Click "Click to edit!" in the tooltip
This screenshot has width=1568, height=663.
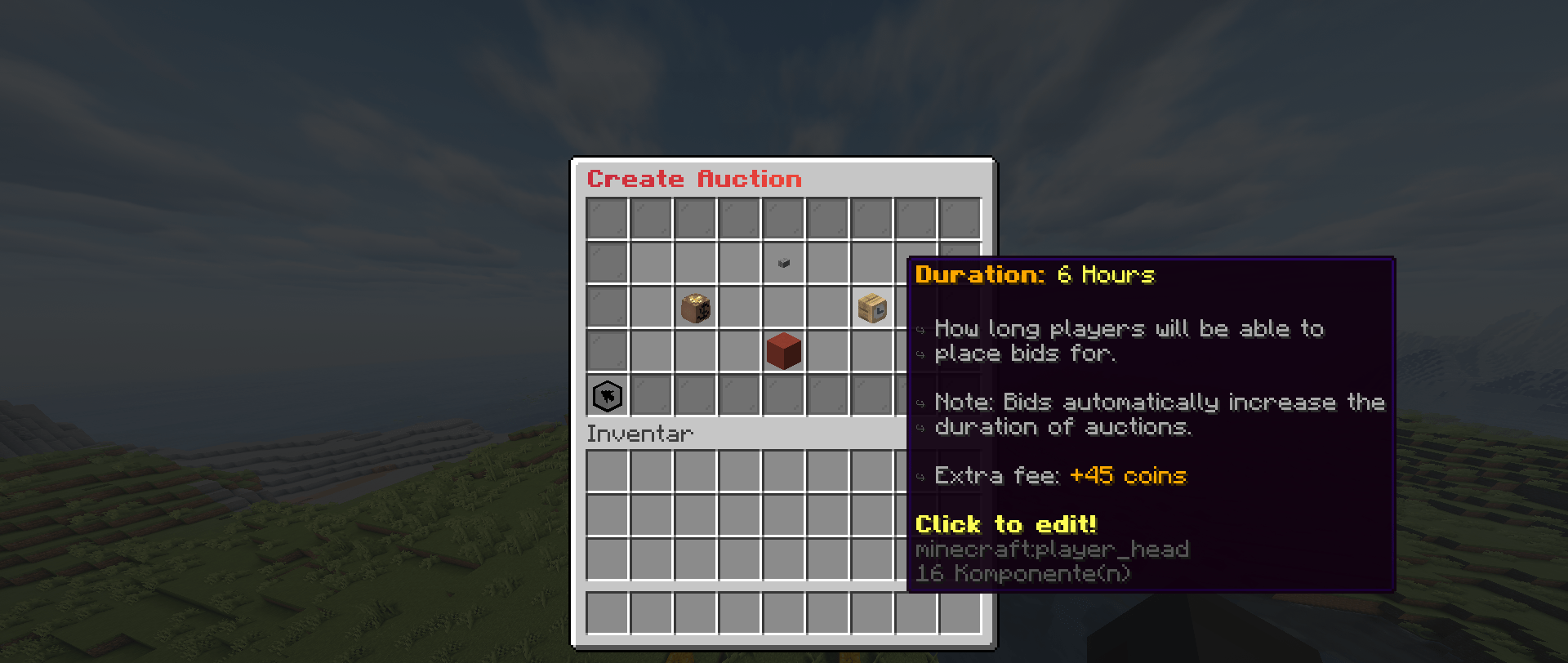[x=1005, y=524]
